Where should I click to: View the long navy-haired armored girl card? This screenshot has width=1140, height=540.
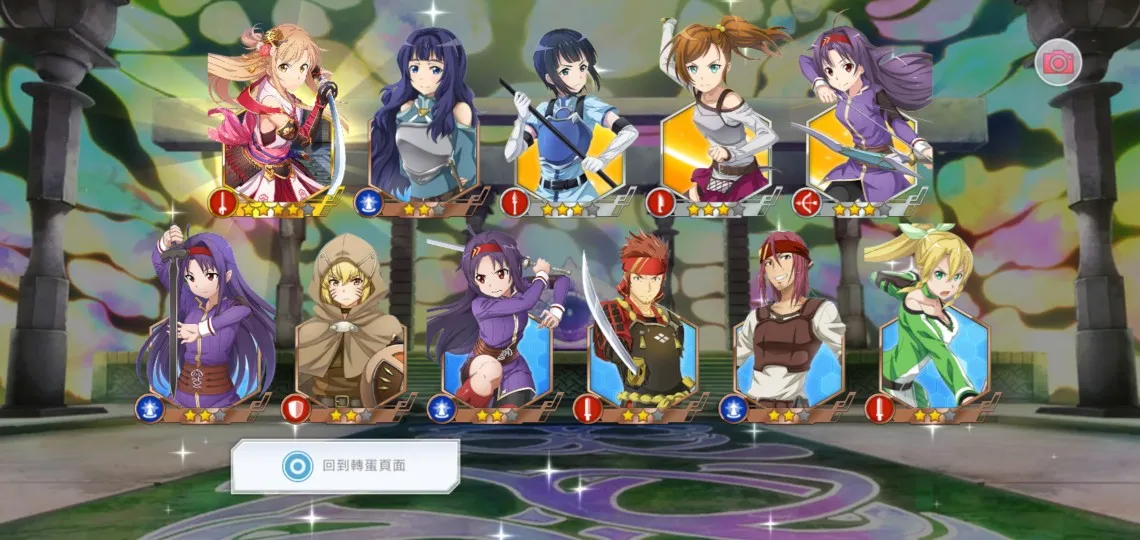coord(424,125)
